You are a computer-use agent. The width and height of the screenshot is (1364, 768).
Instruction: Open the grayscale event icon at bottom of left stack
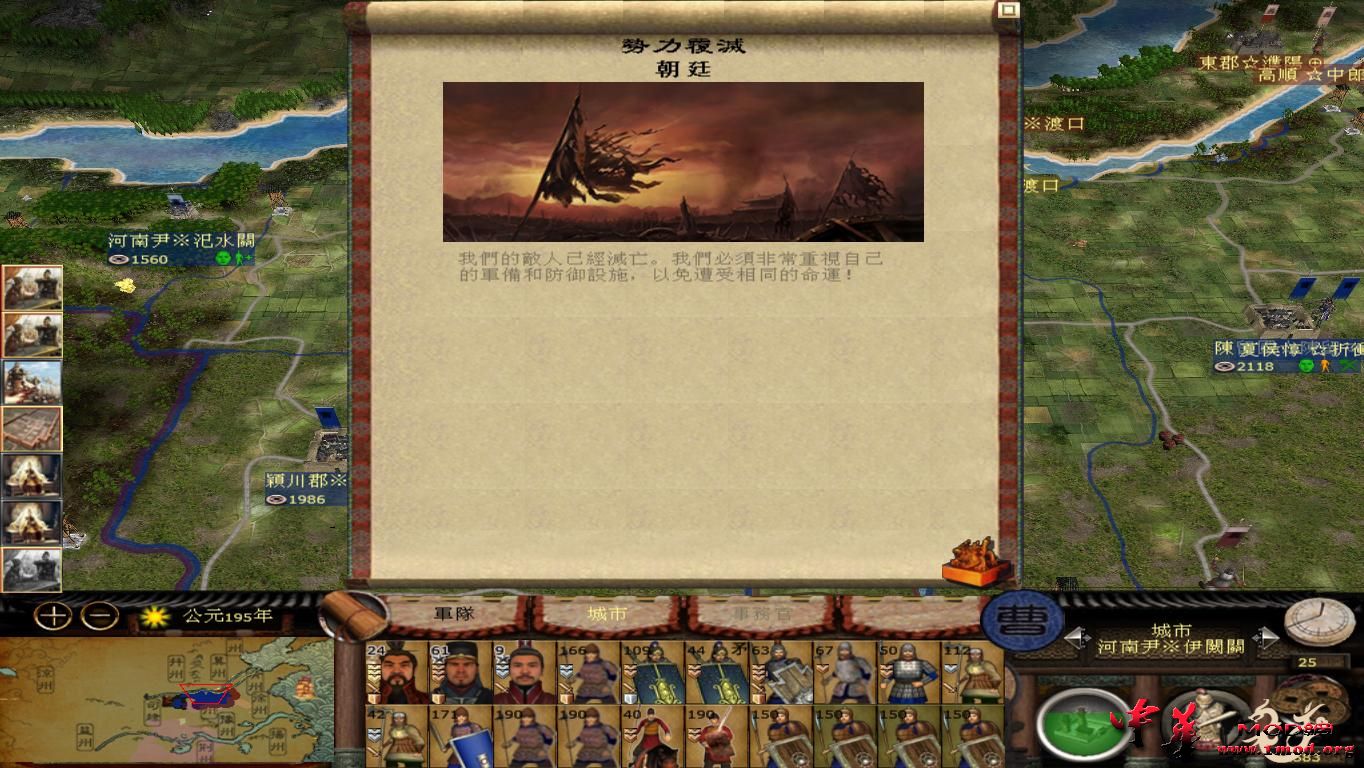(x=31, y=568)
